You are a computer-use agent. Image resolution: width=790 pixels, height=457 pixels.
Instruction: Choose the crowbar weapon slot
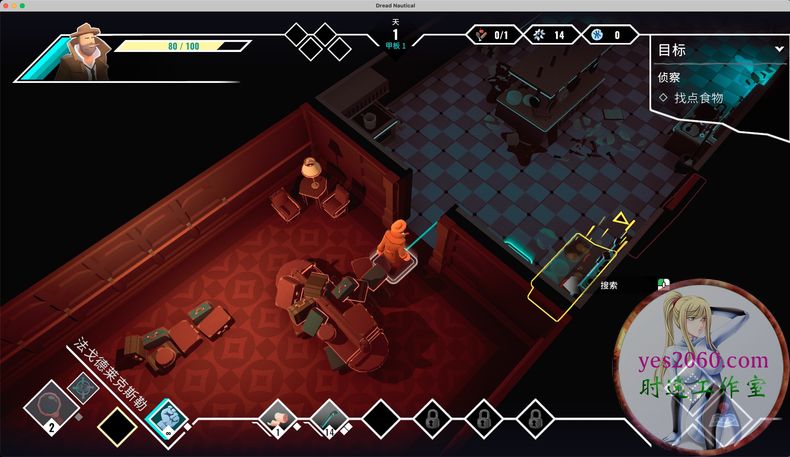pyautogui.click(x=328, y=416)
